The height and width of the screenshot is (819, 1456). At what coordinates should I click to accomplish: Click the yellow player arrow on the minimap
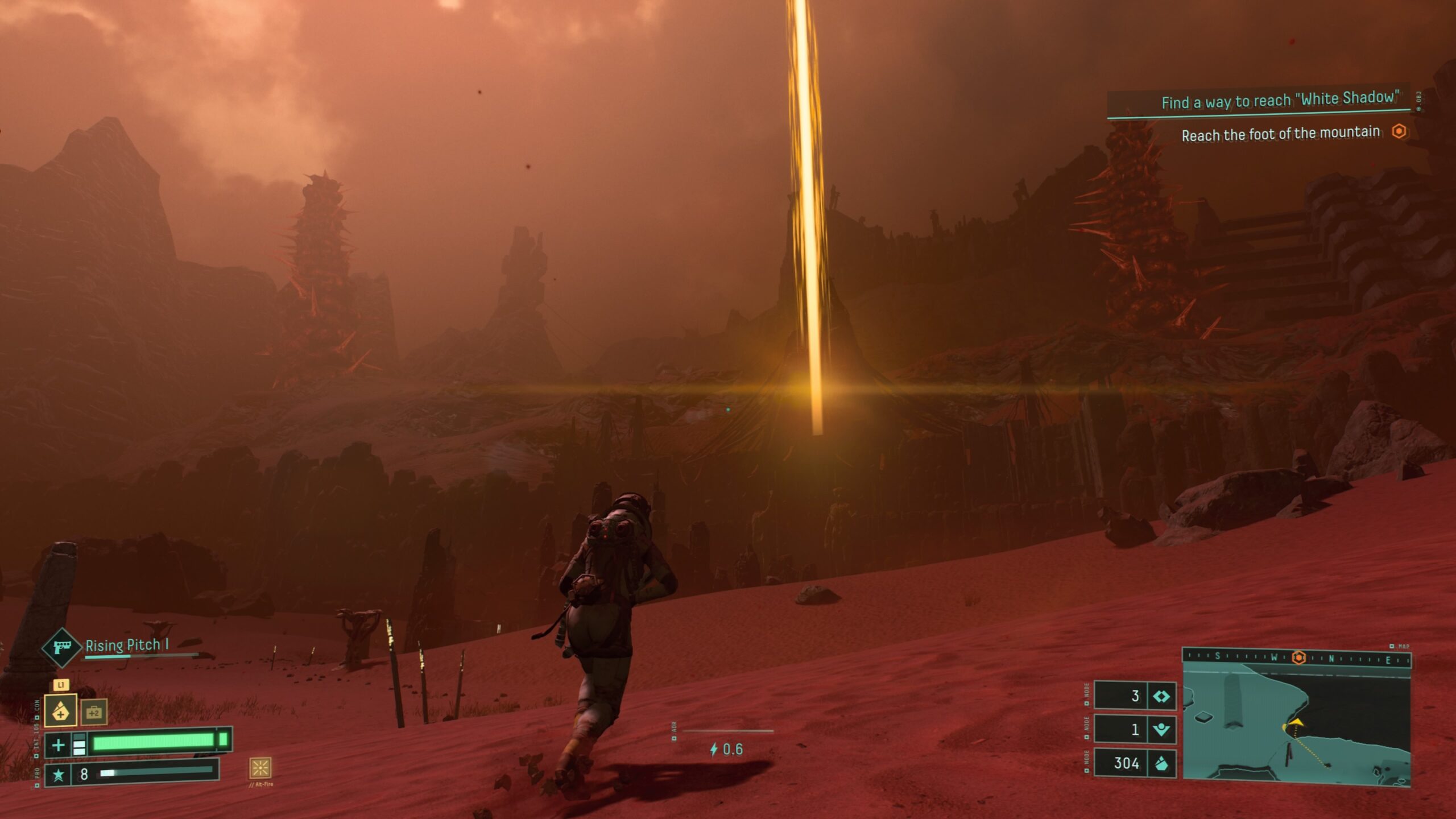1294,724
